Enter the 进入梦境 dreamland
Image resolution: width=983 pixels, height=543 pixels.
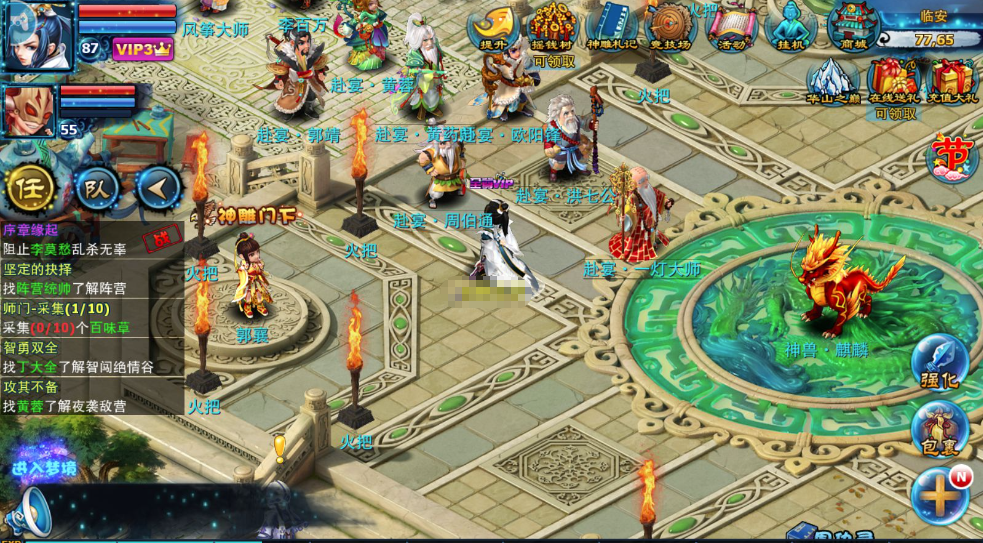43,468
